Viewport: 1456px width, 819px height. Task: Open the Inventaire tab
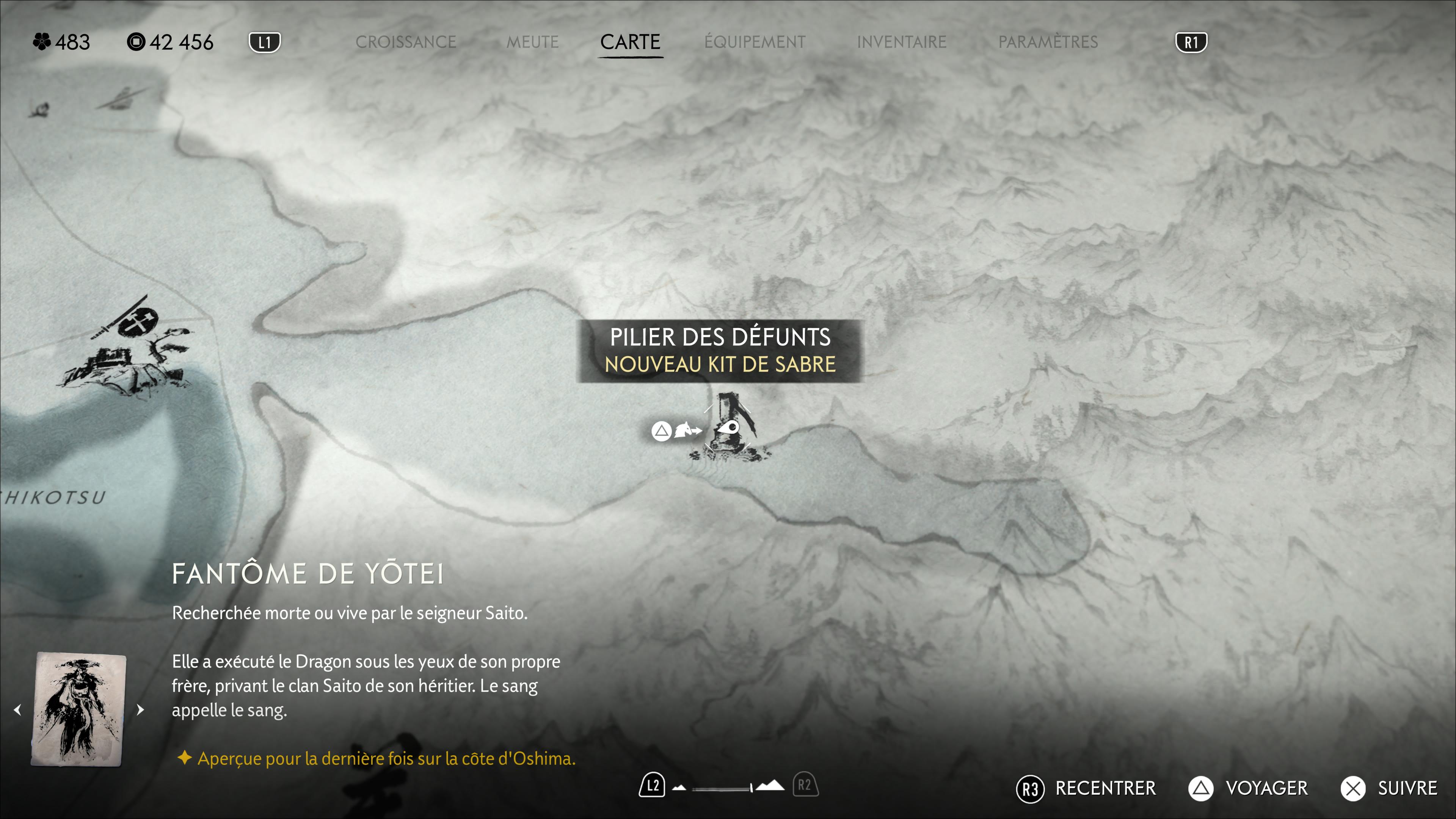901,42
